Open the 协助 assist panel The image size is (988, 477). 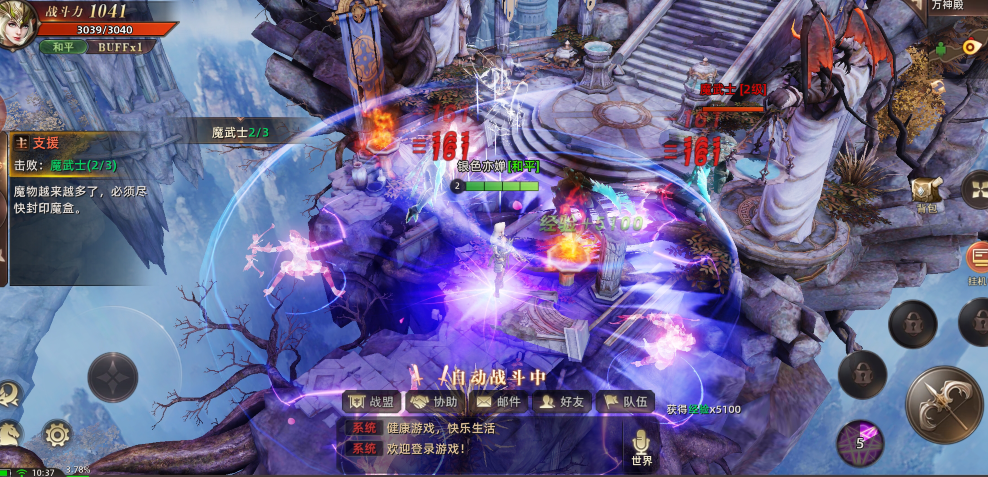(x=436, y=402)
